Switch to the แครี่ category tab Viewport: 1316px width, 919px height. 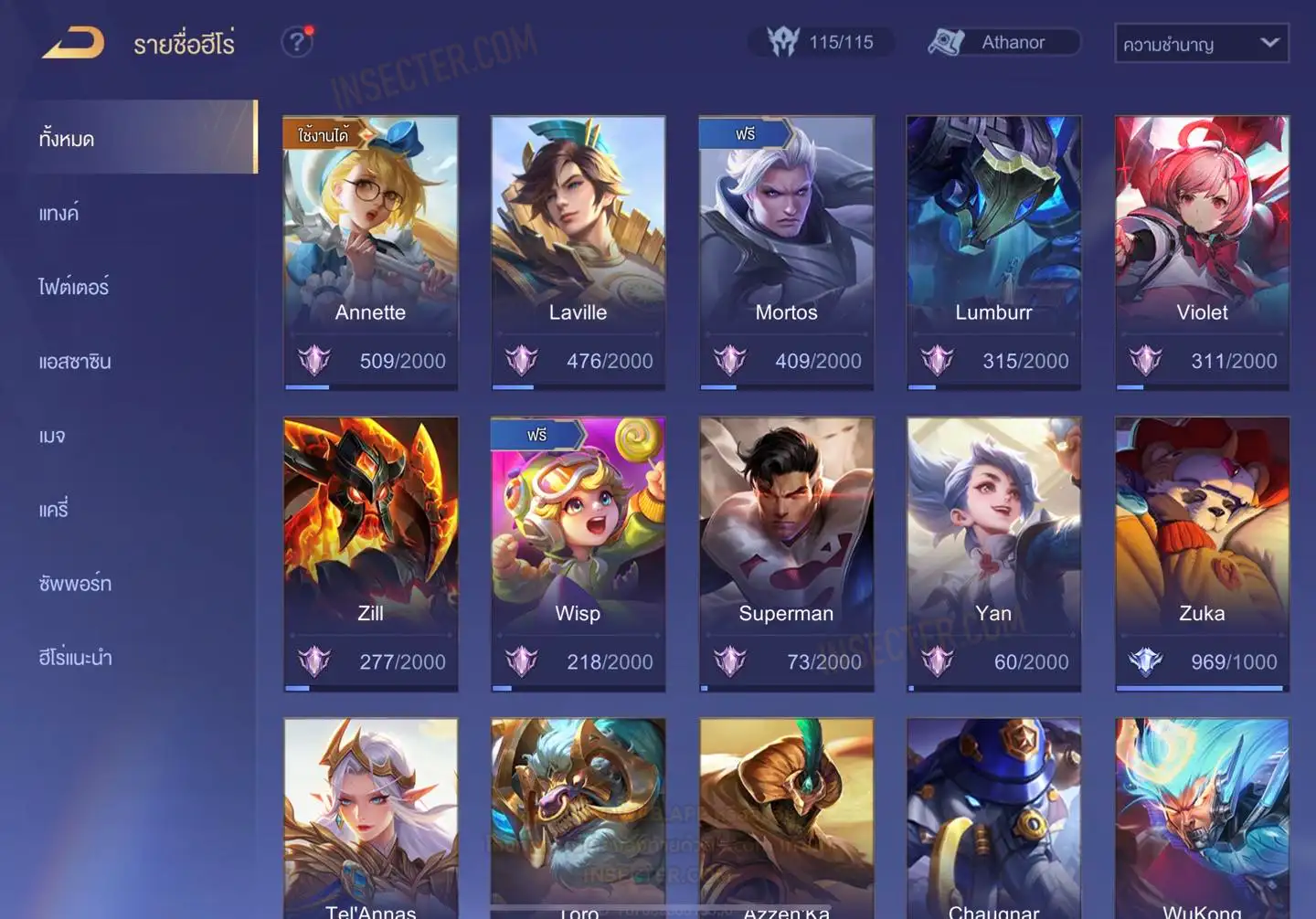54,510
